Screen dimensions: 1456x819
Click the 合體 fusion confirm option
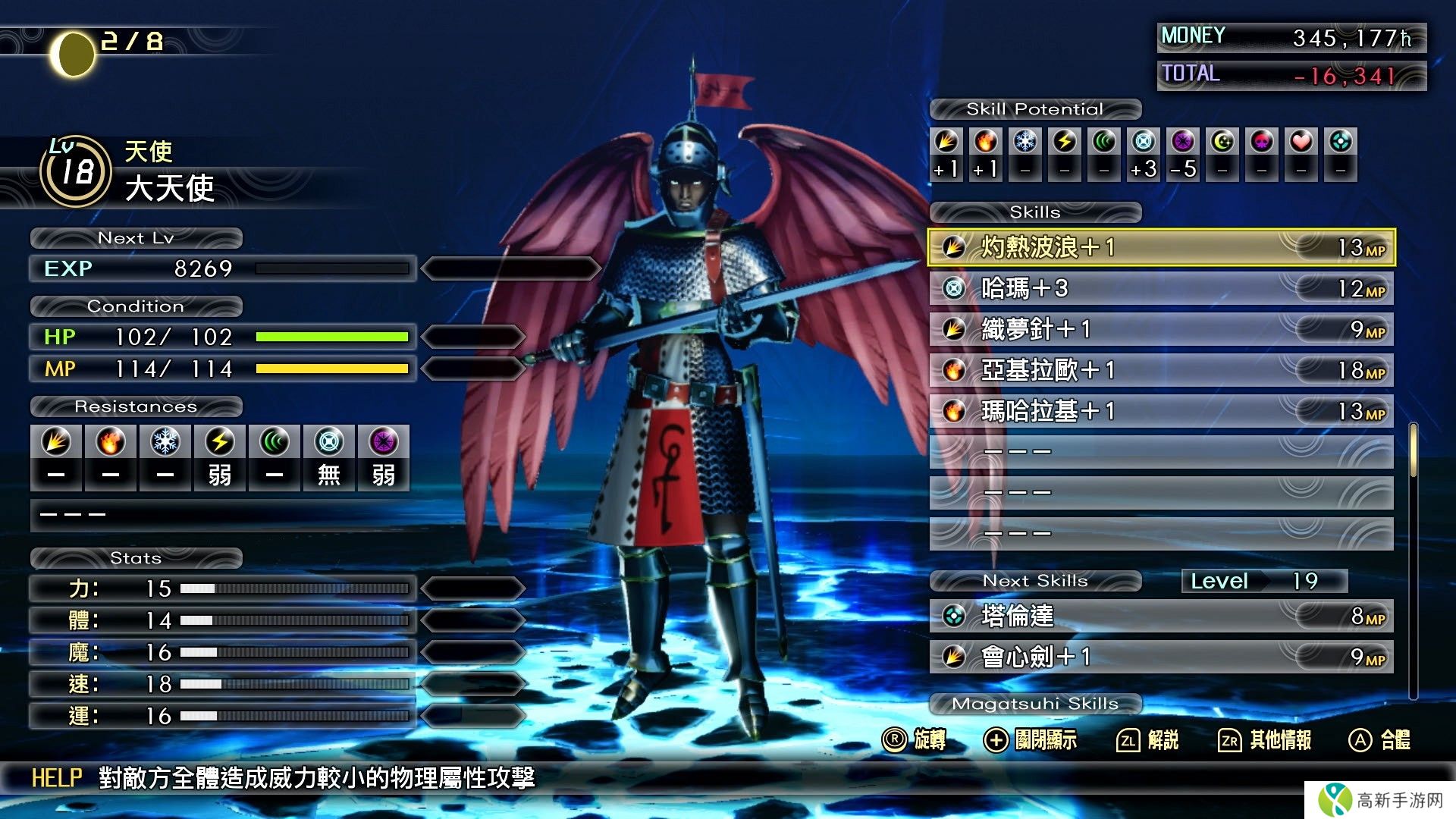coord(1380,740)
